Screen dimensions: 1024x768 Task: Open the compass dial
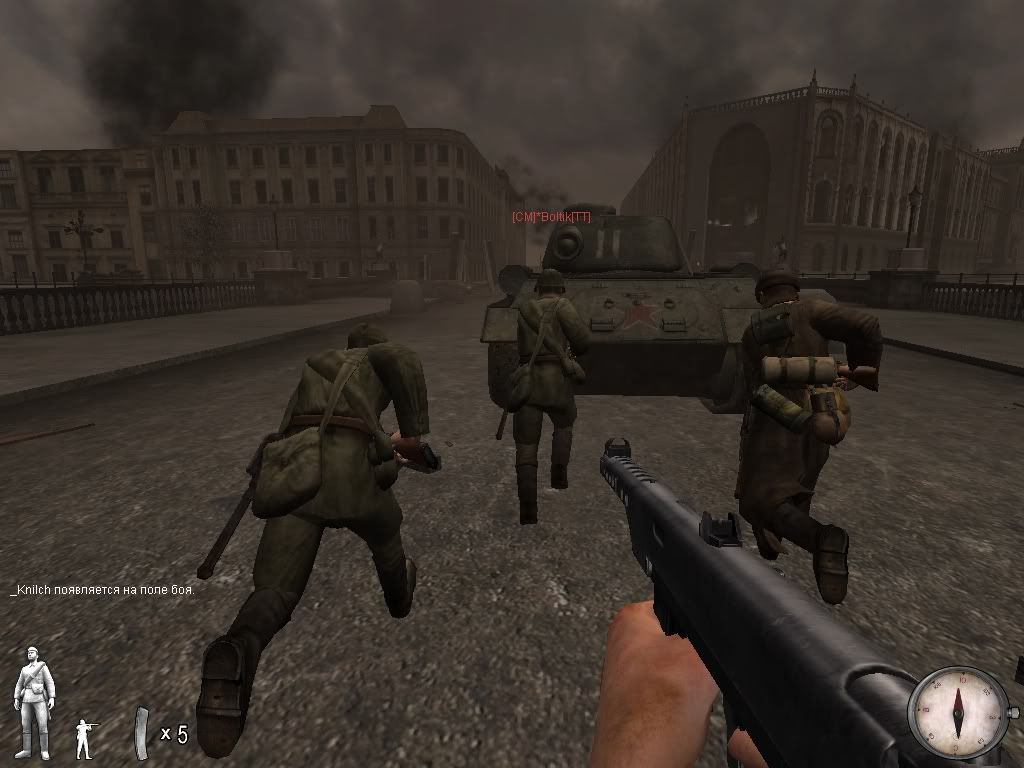click(x=958, y=712)
